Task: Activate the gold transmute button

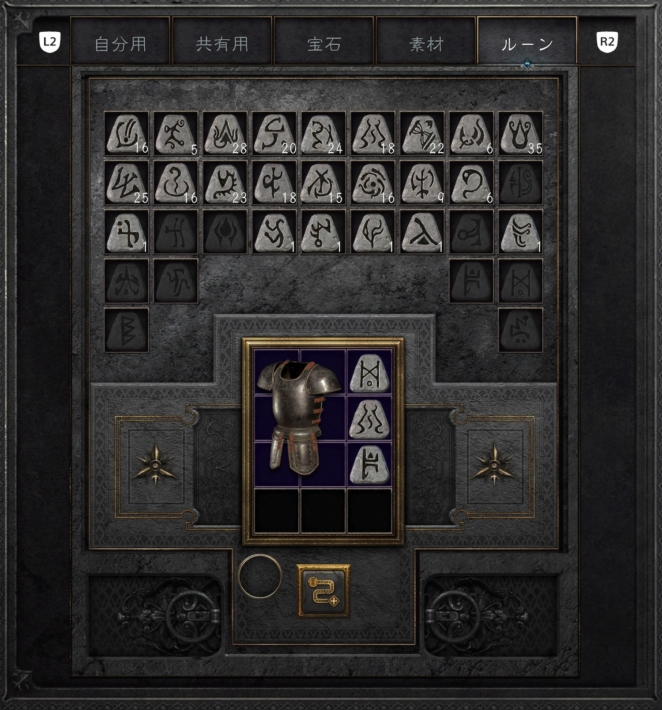Action: [323, 589]
